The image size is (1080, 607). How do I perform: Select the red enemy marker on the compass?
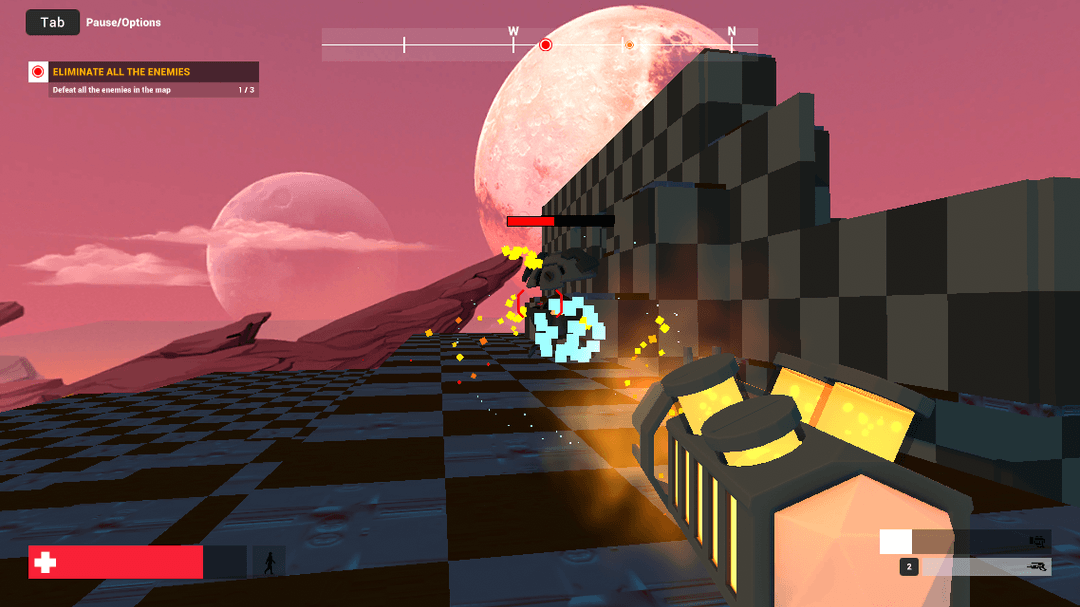[x=546, y=45]
